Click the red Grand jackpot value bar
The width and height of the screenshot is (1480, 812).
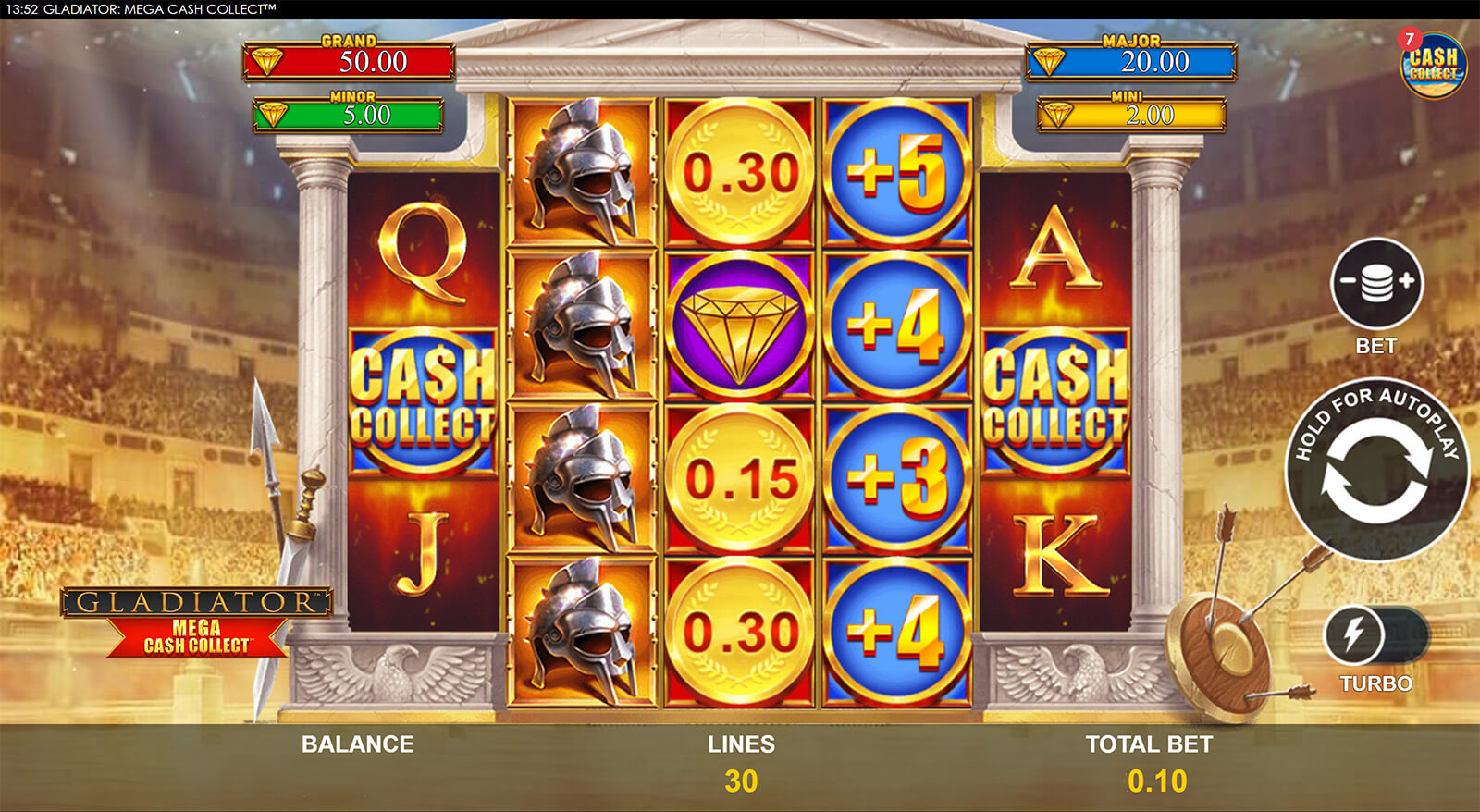(351, 63)
